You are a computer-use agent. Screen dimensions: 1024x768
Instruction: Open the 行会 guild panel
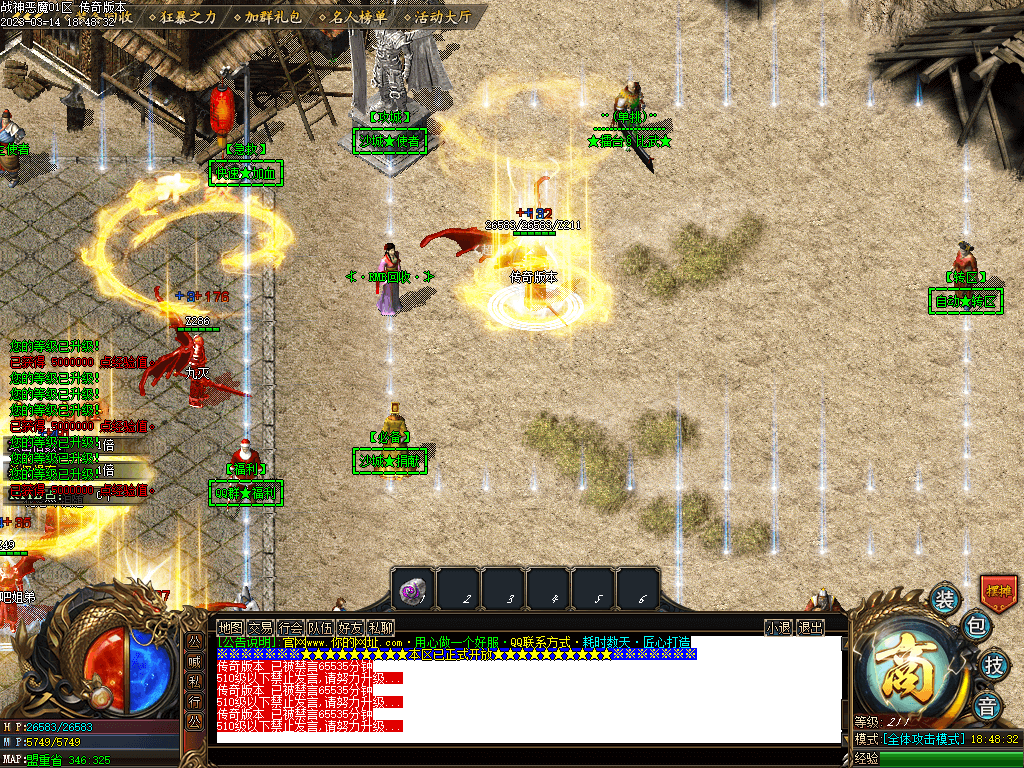(x=291, y=627)
